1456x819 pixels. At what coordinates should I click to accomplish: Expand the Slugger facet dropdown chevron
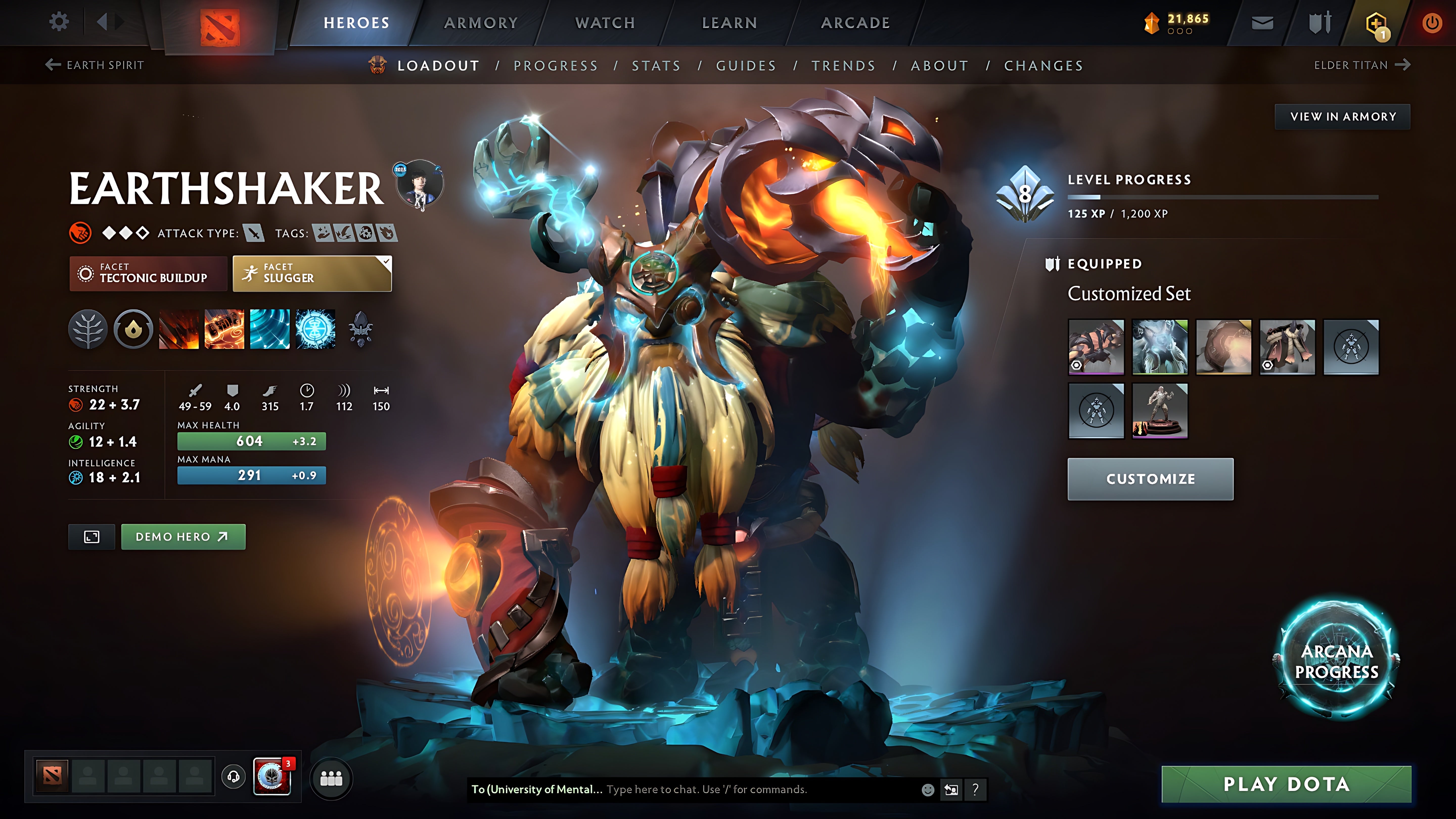[386, 262]
